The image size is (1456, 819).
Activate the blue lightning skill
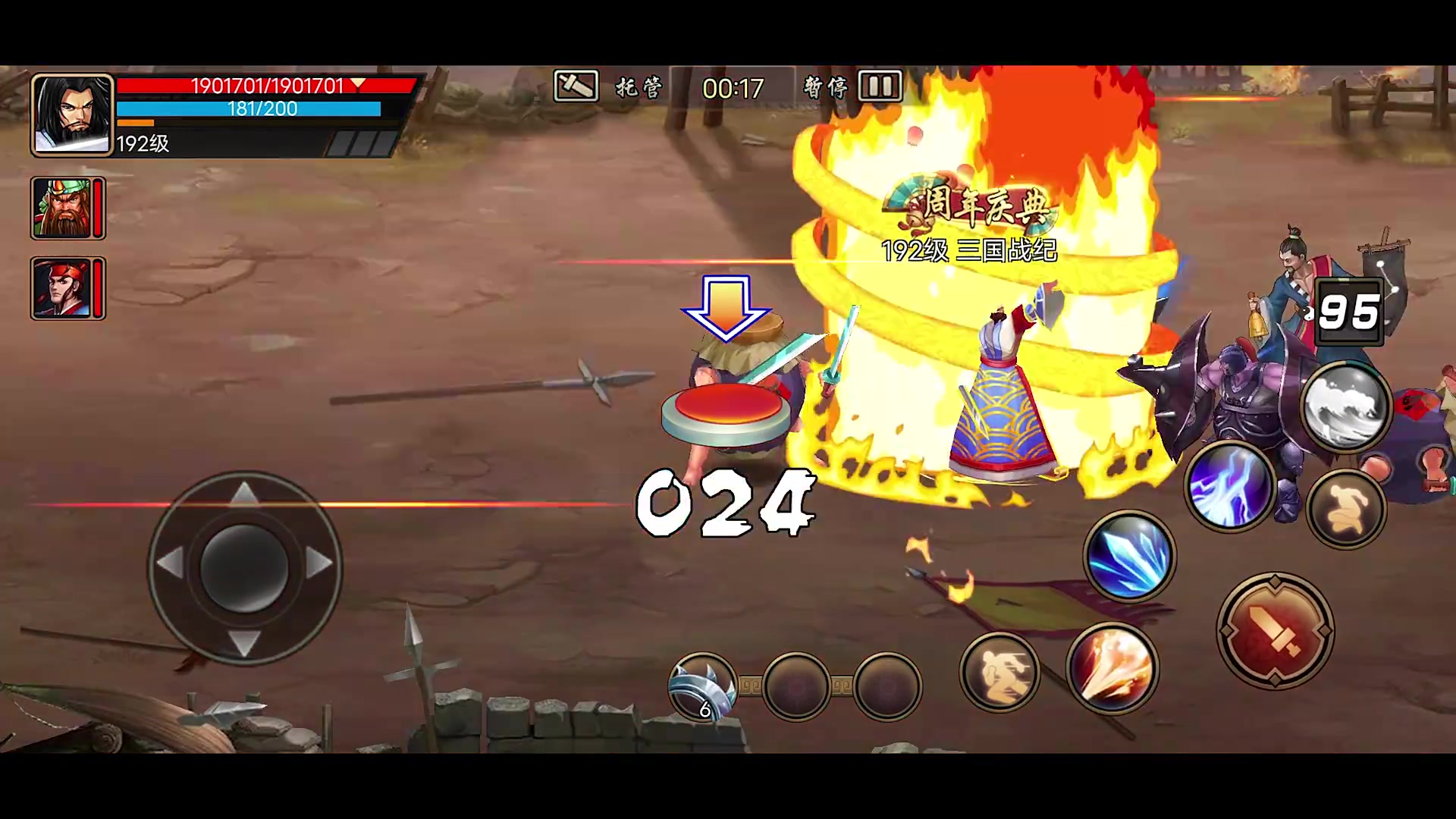click(1228, 487)
